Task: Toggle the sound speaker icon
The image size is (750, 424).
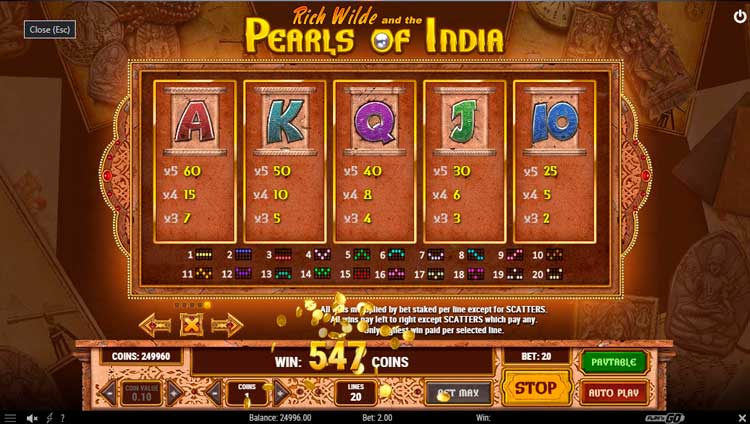Action: click(32, 417)
